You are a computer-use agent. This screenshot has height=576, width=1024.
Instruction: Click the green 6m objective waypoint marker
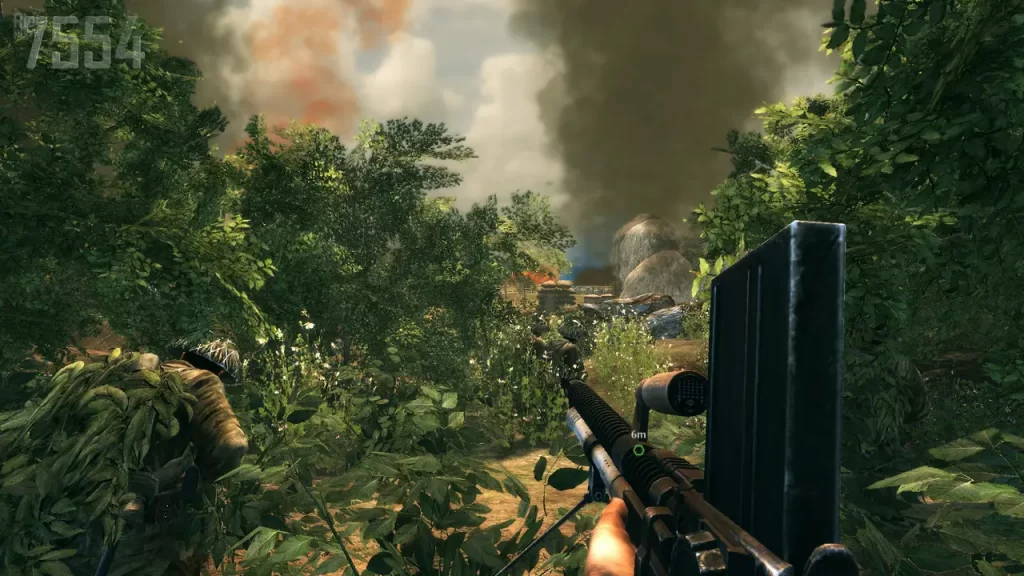click(x=638, y=450)
